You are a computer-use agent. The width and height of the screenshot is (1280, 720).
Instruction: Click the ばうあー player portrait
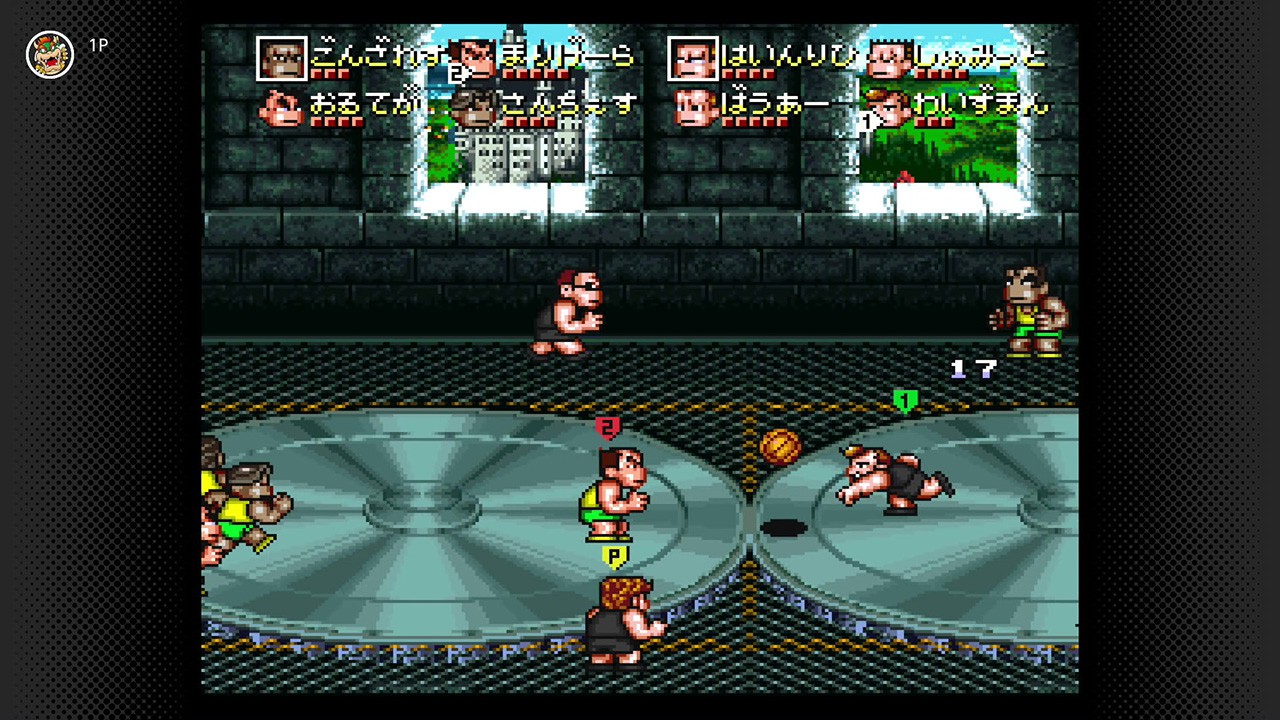693,107
